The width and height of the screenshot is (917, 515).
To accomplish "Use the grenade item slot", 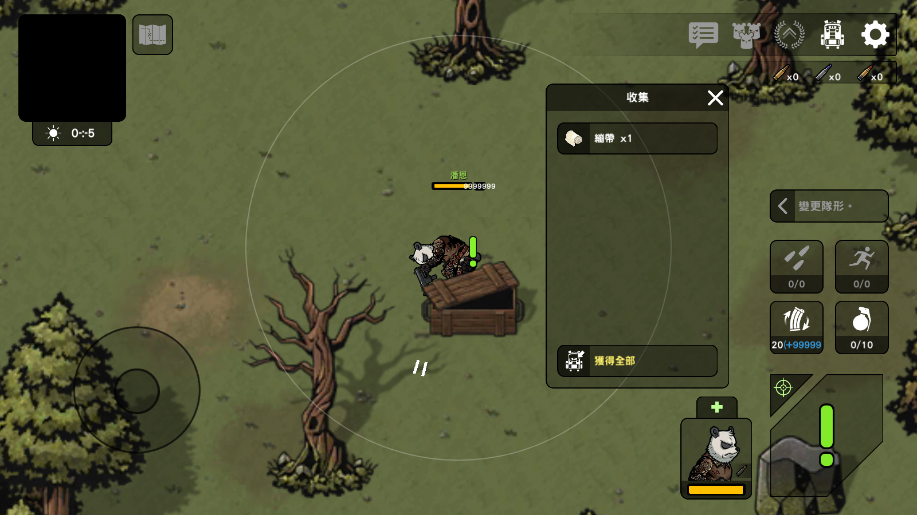I will 861,327.
